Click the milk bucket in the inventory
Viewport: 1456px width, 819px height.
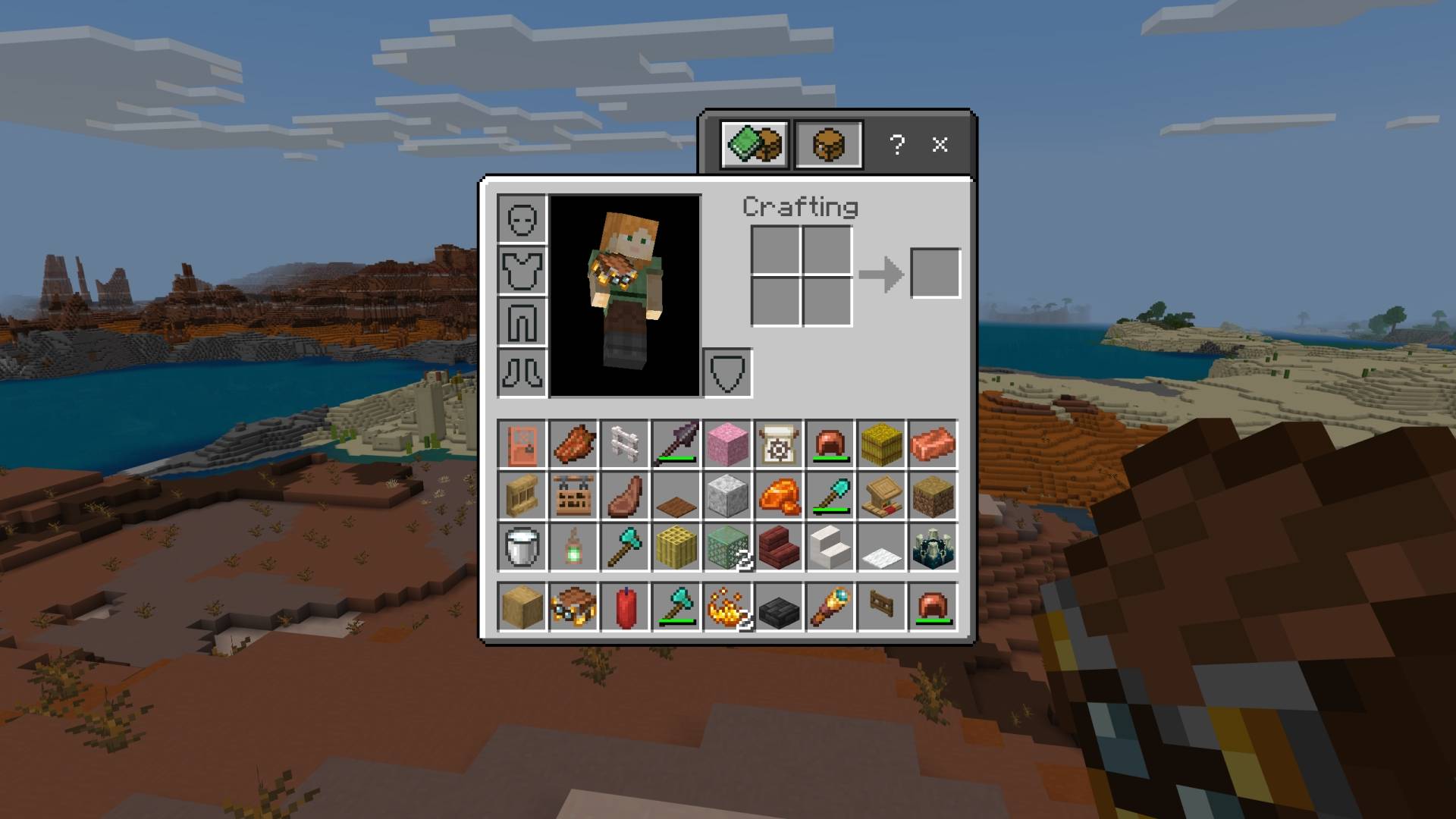tap(522, 549)
